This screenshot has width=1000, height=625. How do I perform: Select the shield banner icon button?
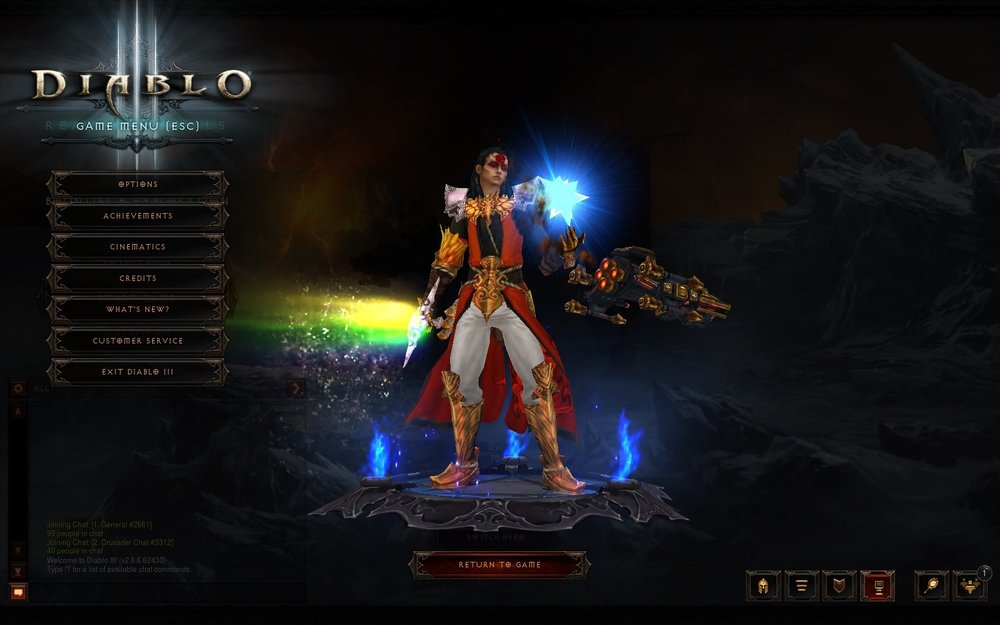[x=839, y=586]
